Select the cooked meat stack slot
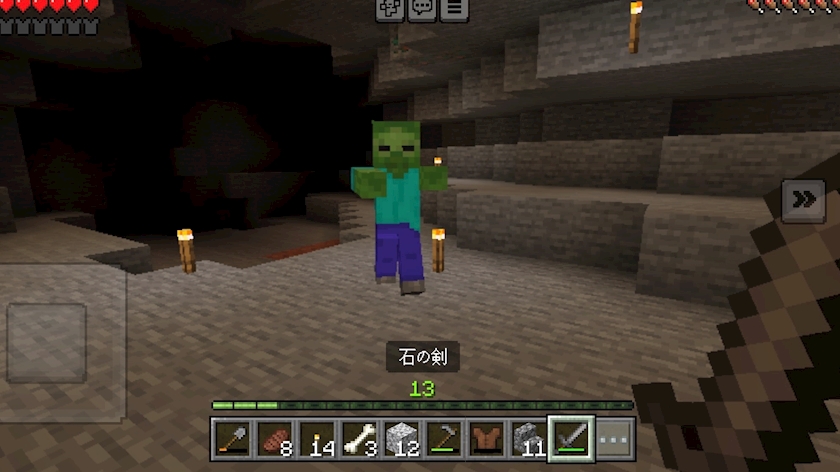The height and width of the screenshot is (472, 840). [272, 437]
